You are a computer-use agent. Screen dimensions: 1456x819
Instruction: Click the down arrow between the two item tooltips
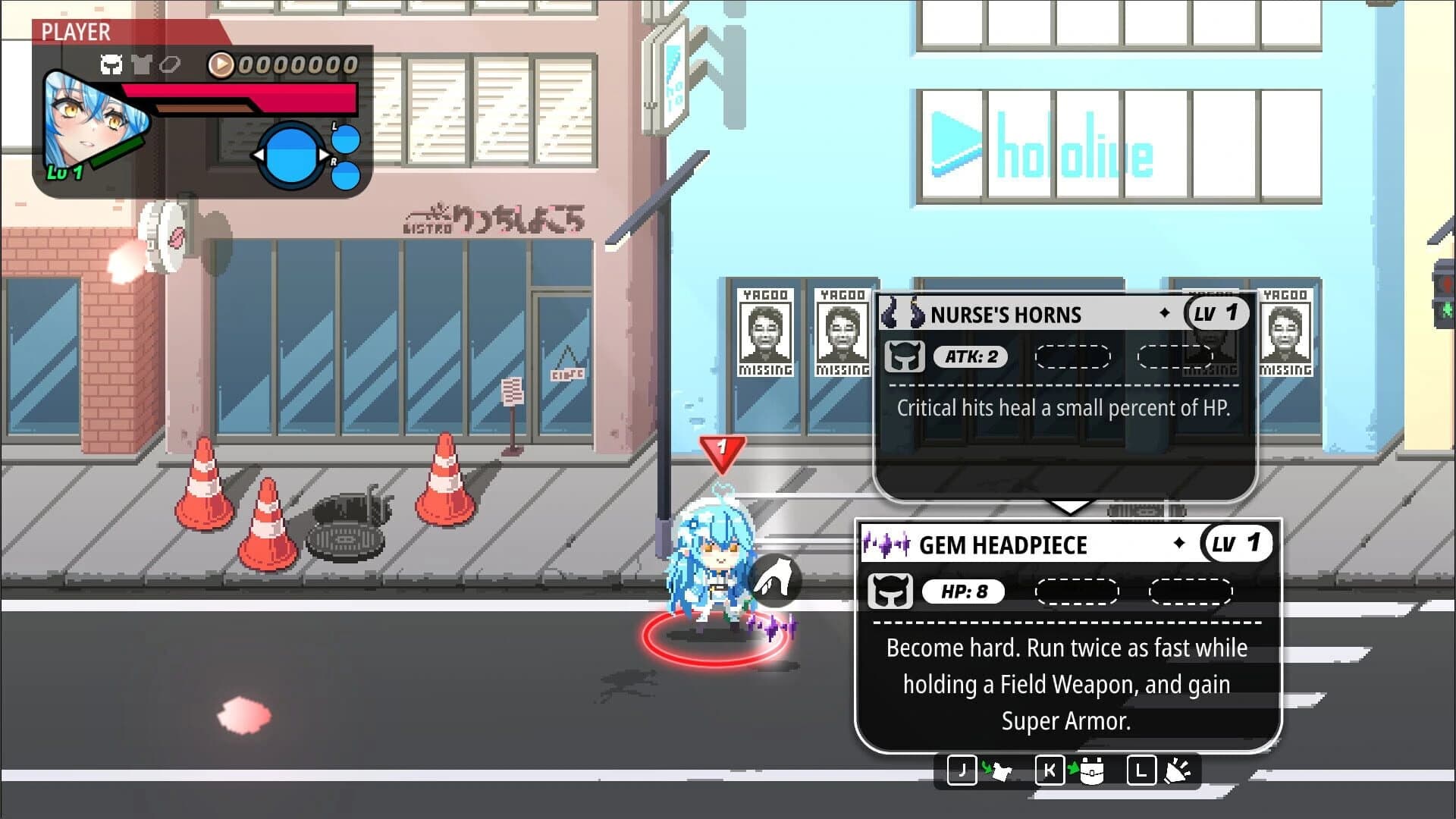pyautogui.click(x=1069, y=507)
